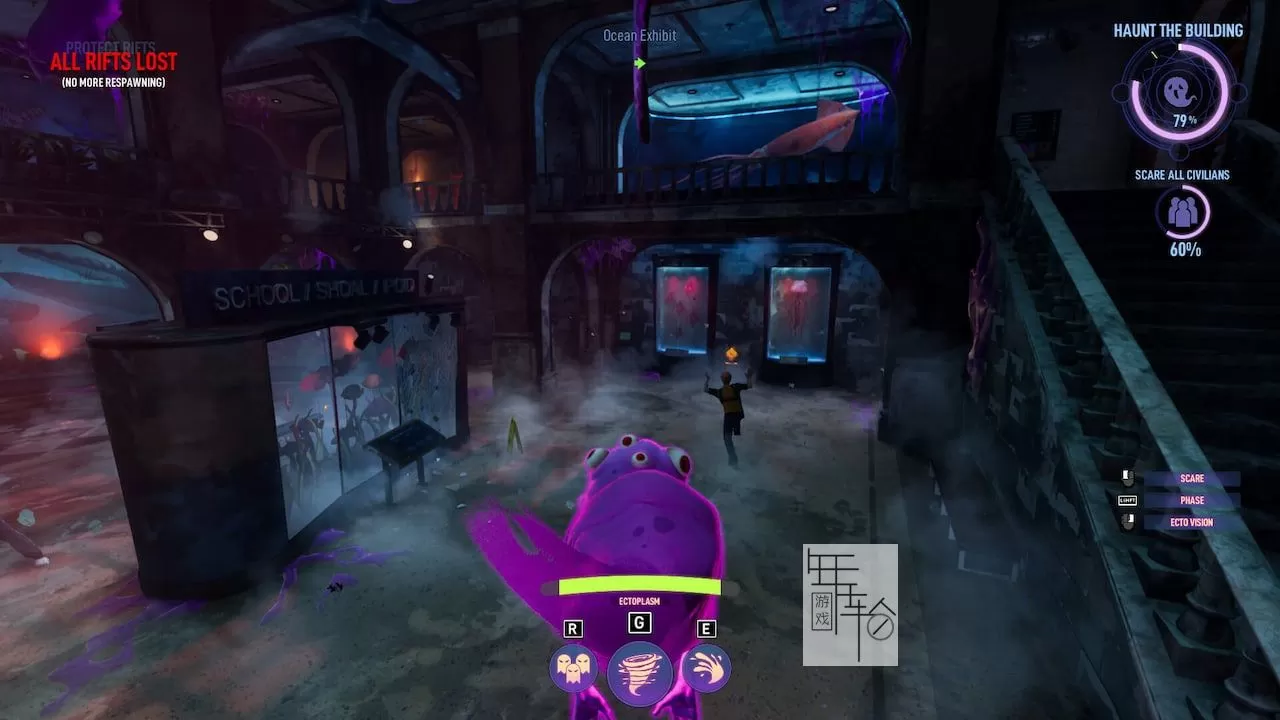
Task: Toggle ECTO VISION mode
Action: (1192, 522)
